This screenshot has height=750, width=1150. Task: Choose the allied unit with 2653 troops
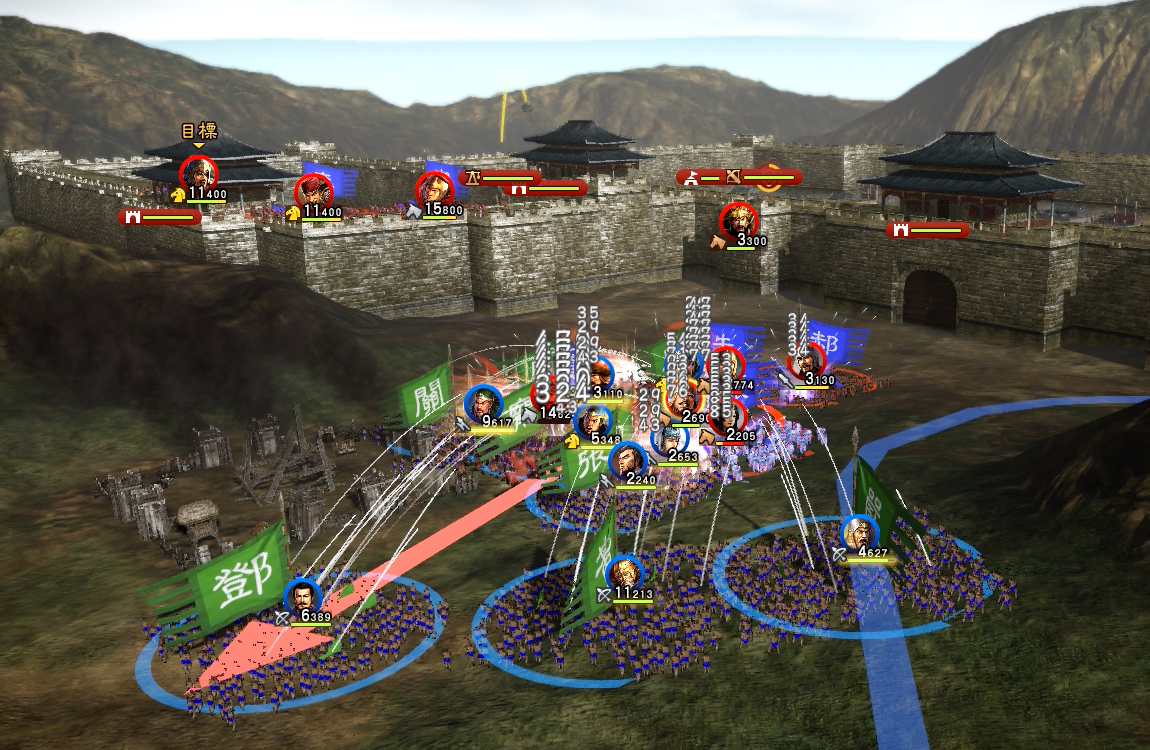[x=669, y=438]
